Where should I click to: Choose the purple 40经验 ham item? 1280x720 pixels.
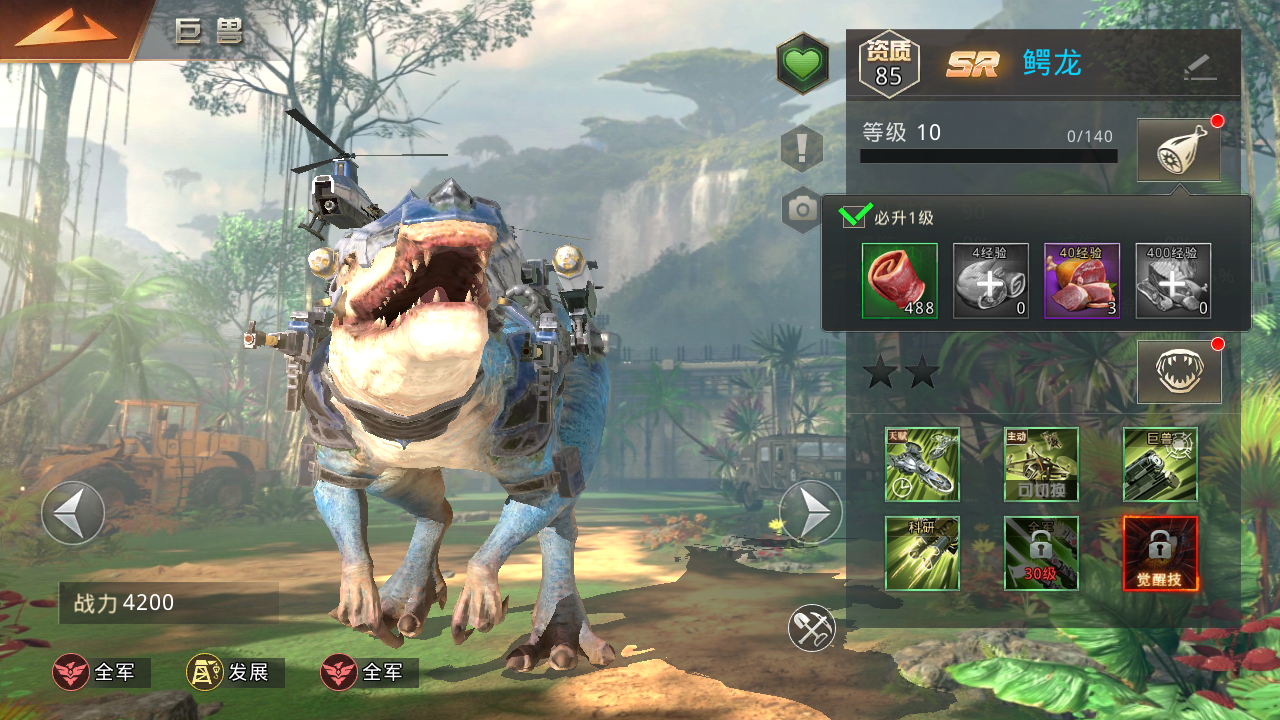click(1082, 281)
